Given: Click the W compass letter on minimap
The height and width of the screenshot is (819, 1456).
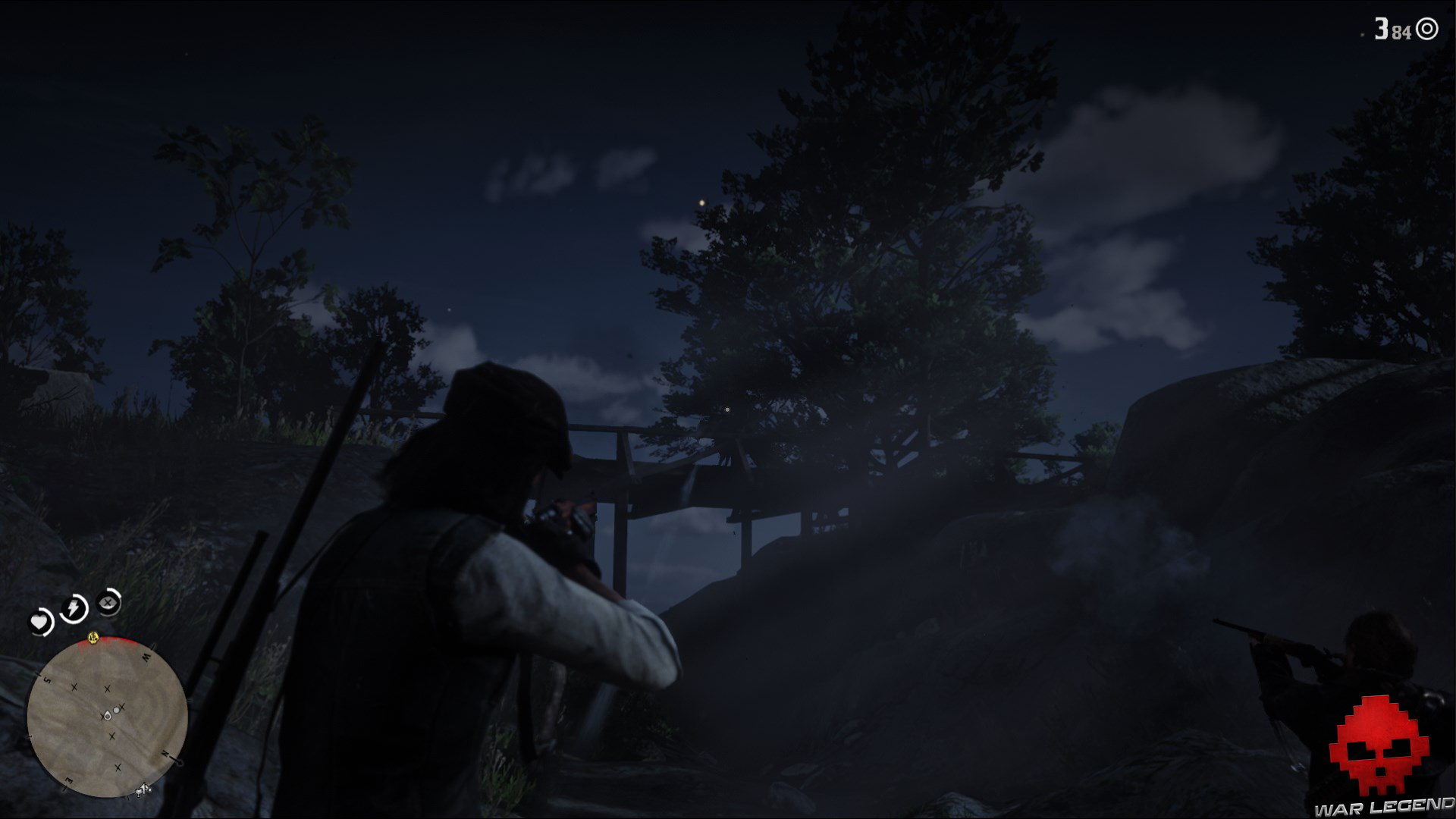Looking at the screenshot, I should (148, 656).
